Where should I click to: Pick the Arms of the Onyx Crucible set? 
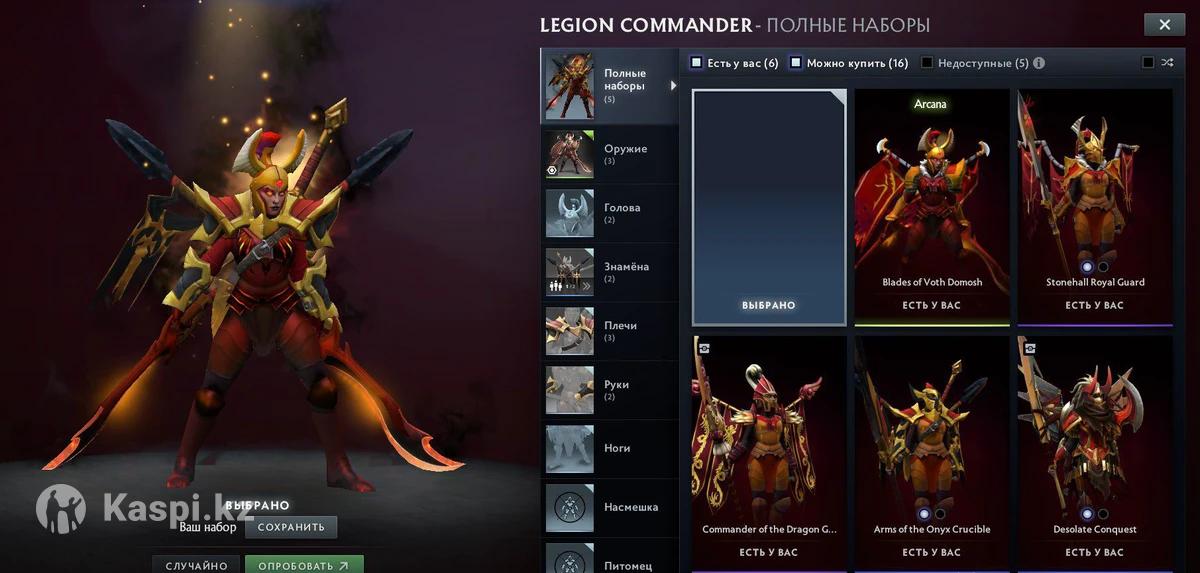(932, 452)
